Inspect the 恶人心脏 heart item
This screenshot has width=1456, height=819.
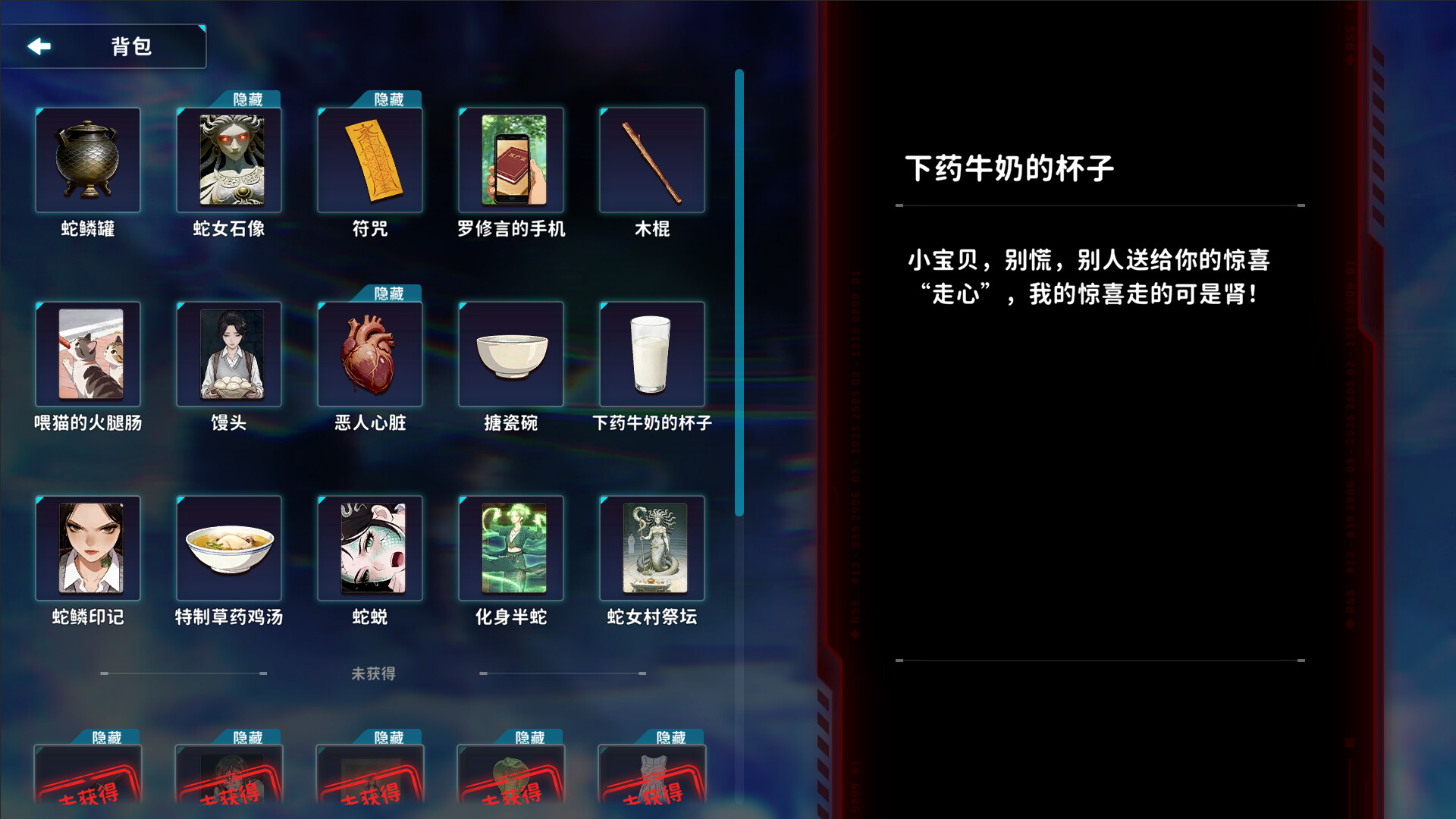pyautogui.click(x=369, y=353)
